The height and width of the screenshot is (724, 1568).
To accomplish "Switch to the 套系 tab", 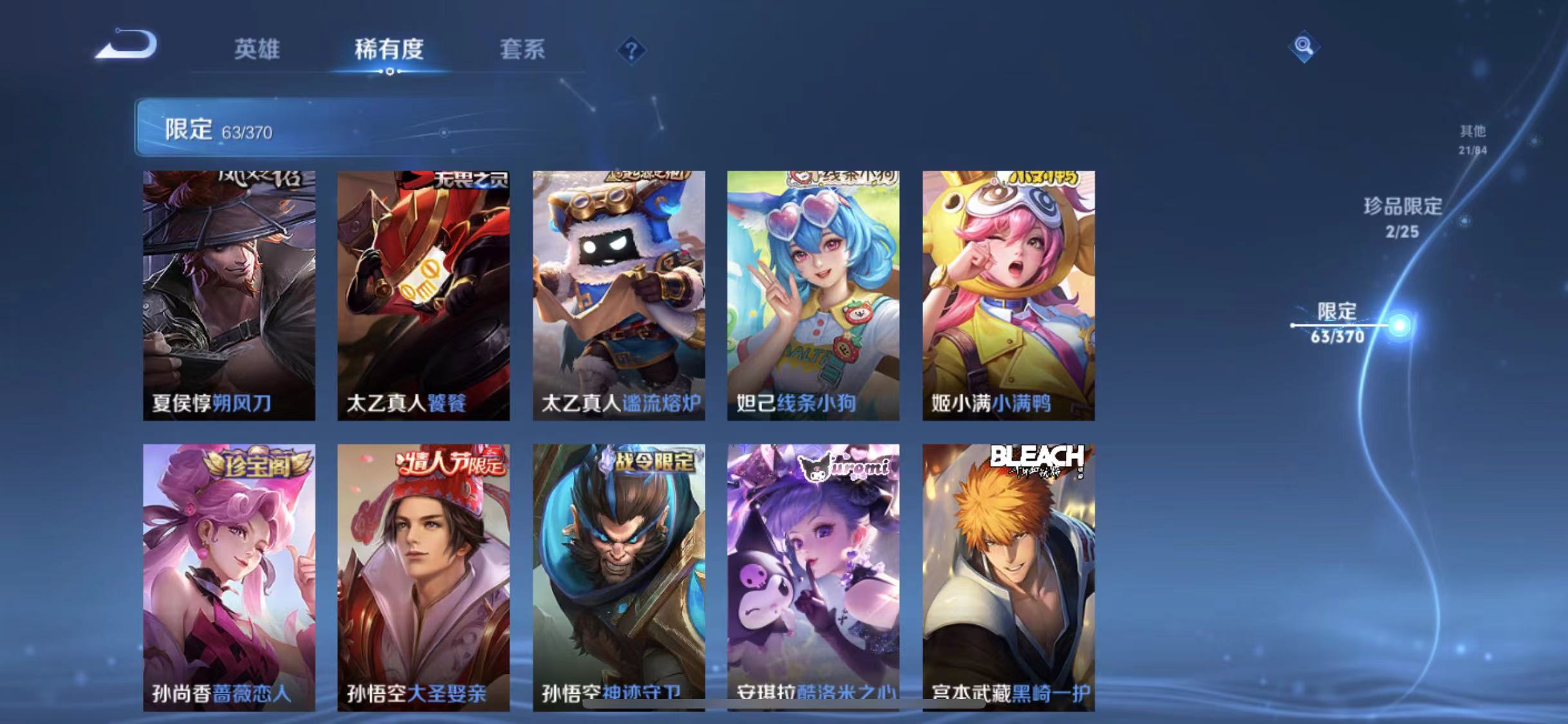I will click(523, 51).
